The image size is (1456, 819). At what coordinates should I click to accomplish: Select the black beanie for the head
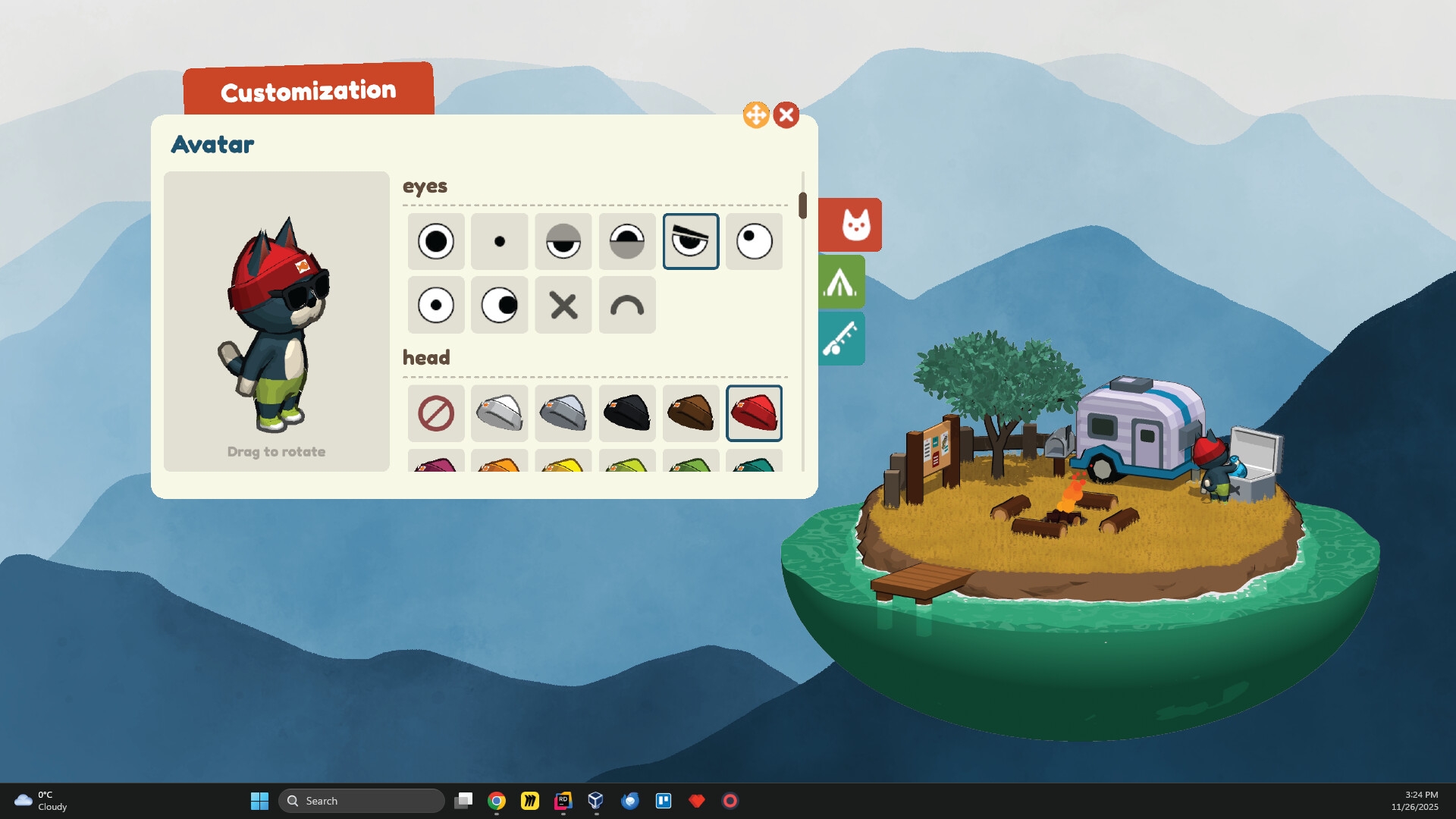click(627, 413)
